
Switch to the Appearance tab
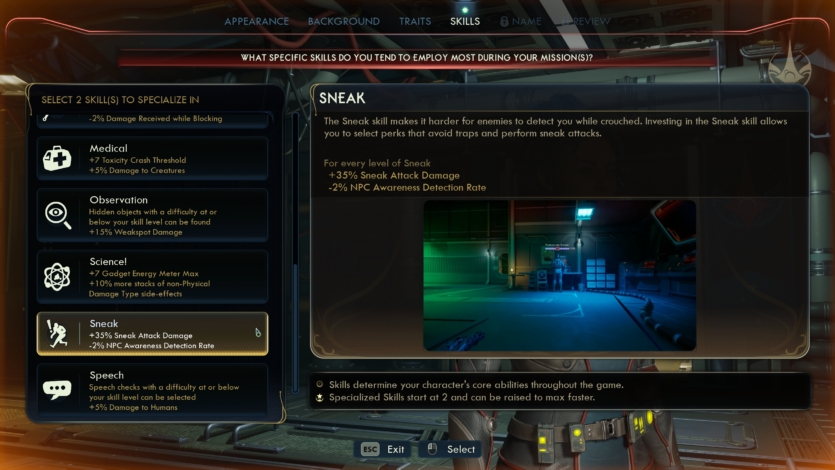click(256, 21)
